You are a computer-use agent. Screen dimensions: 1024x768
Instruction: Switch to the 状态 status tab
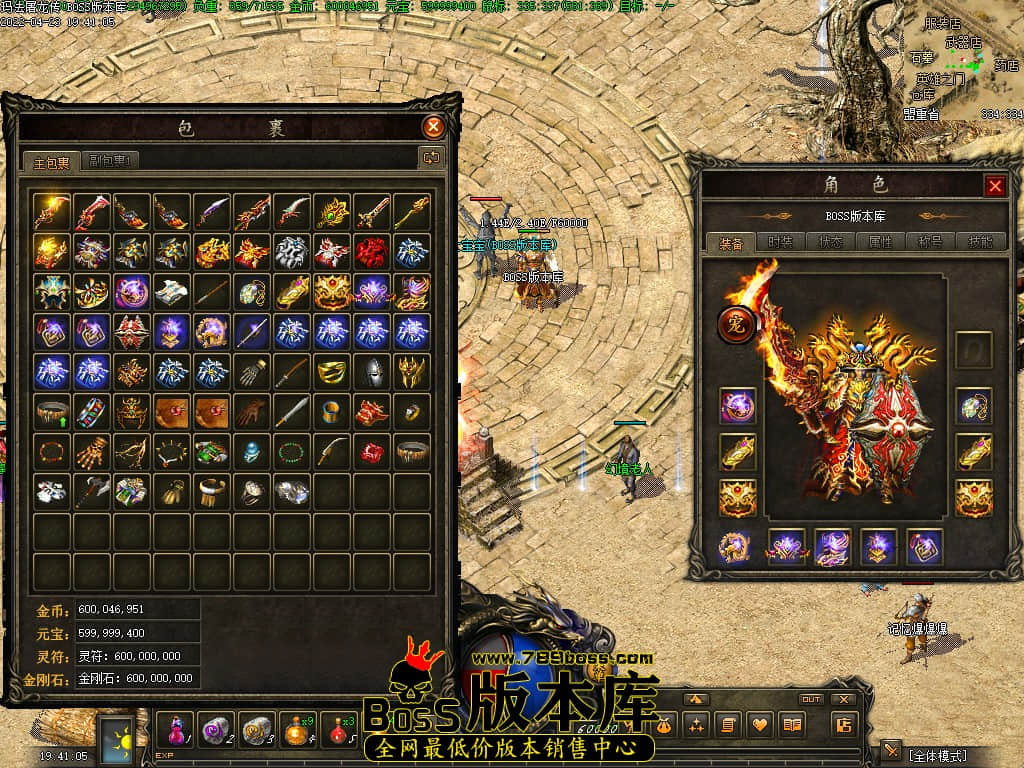point(830,242)
